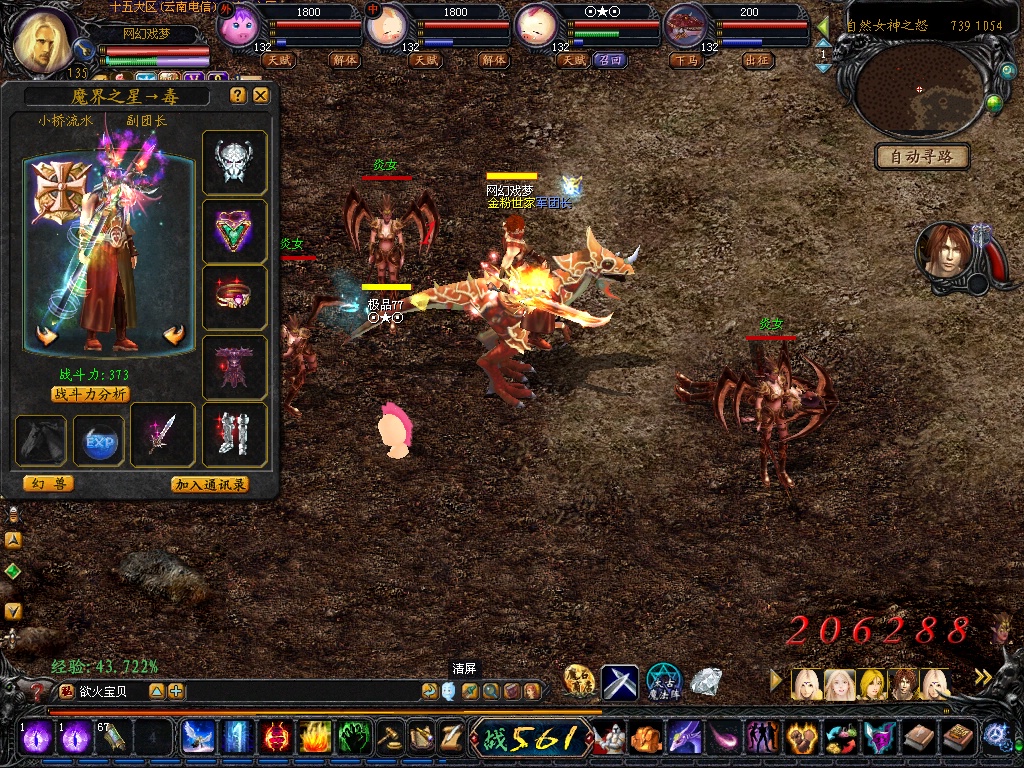The image size is (1024, 768).
Task: Open the help button on the equipment panel
Action: point(238,95)
